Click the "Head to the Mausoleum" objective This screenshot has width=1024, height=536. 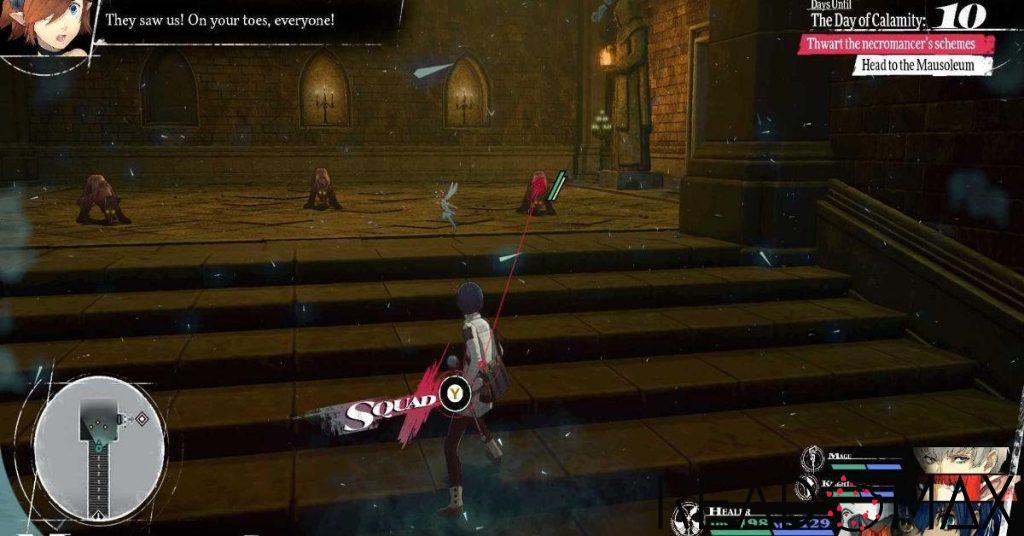pos(925,66)
